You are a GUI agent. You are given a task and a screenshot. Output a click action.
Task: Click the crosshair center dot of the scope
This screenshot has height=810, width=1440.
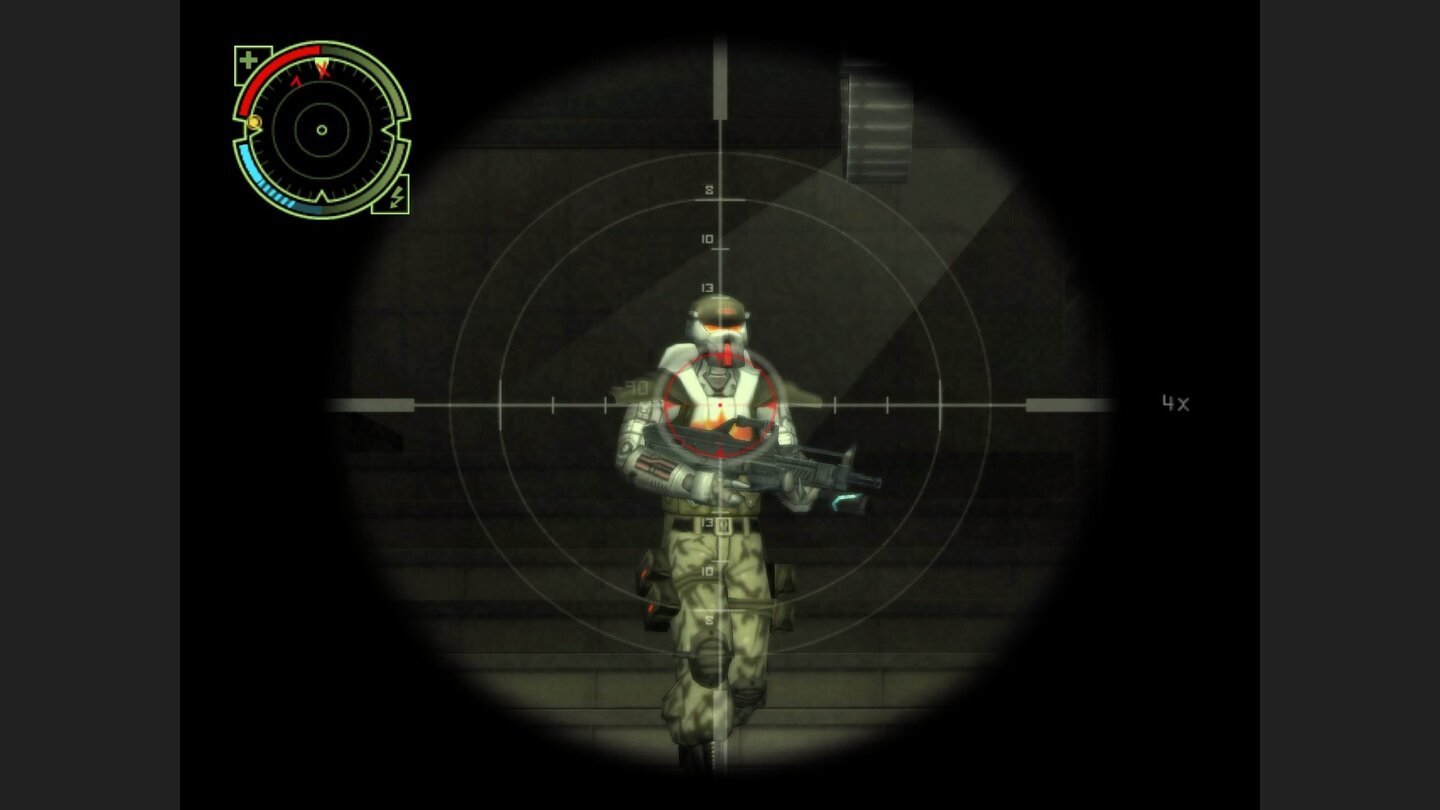tap(720, 405)
